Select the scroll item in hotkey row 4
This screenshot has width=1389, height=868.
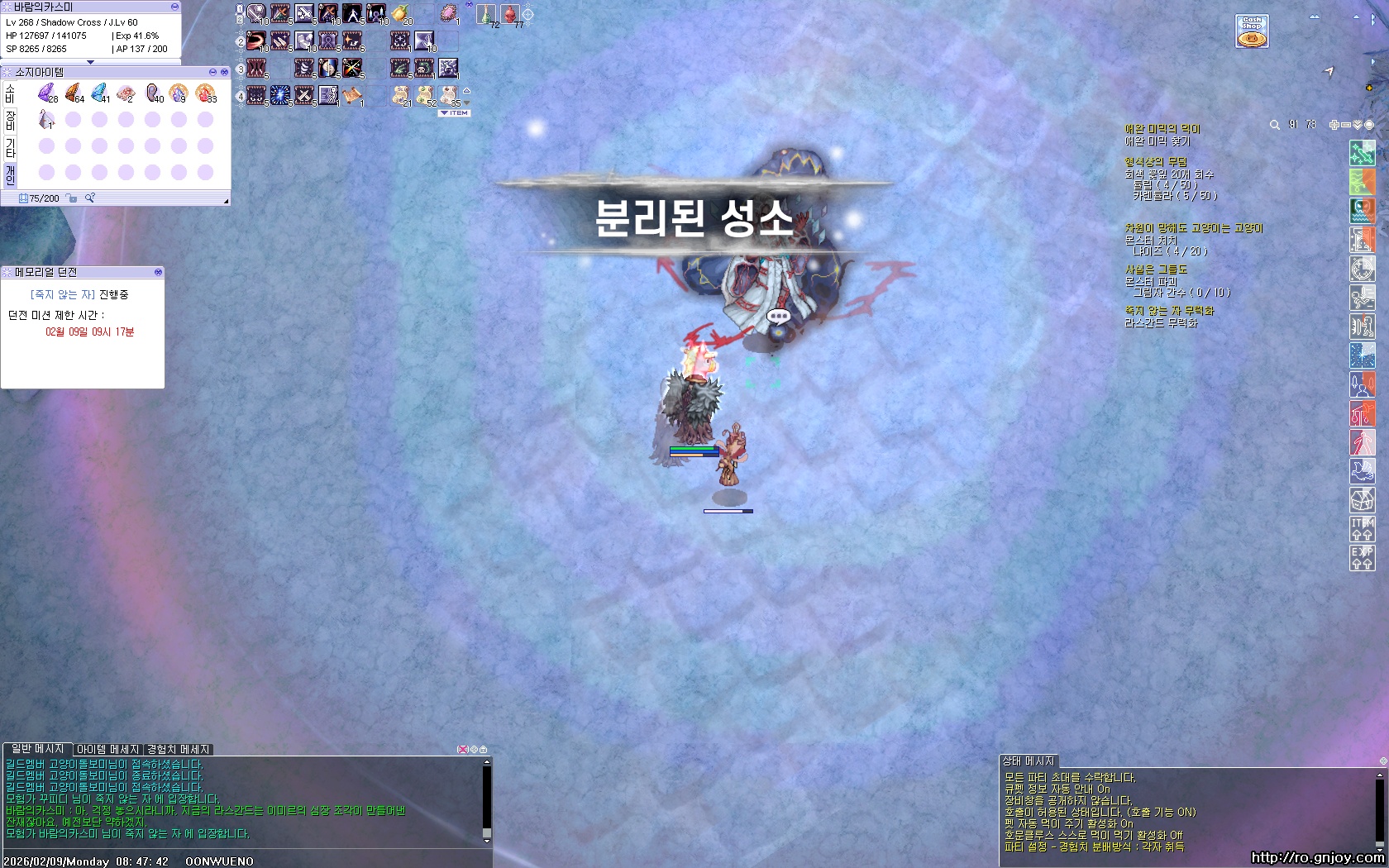pyautogui.click(x=352, y=96)
